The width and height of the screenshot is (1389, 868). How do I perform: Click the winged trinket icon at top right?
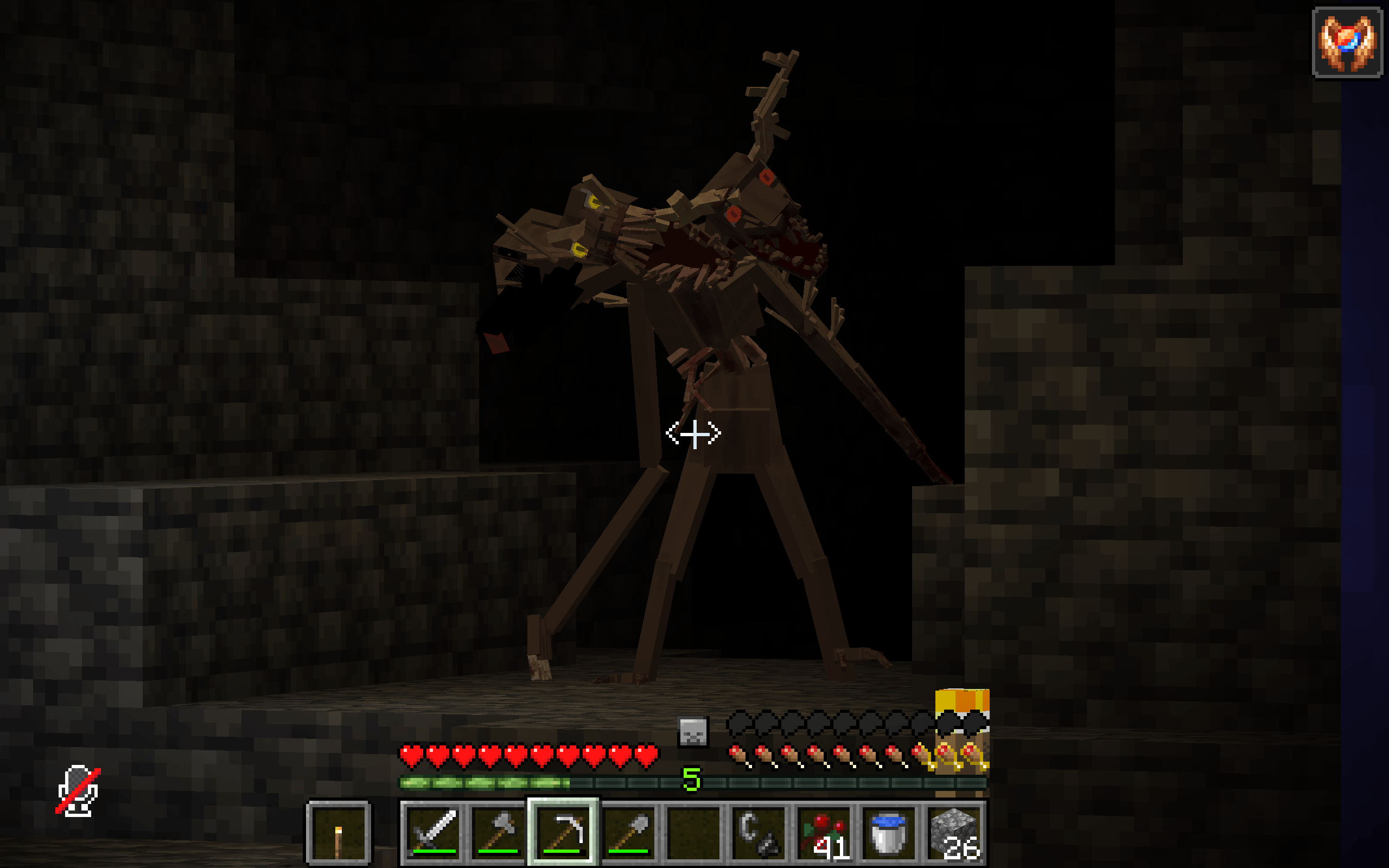1347,42
